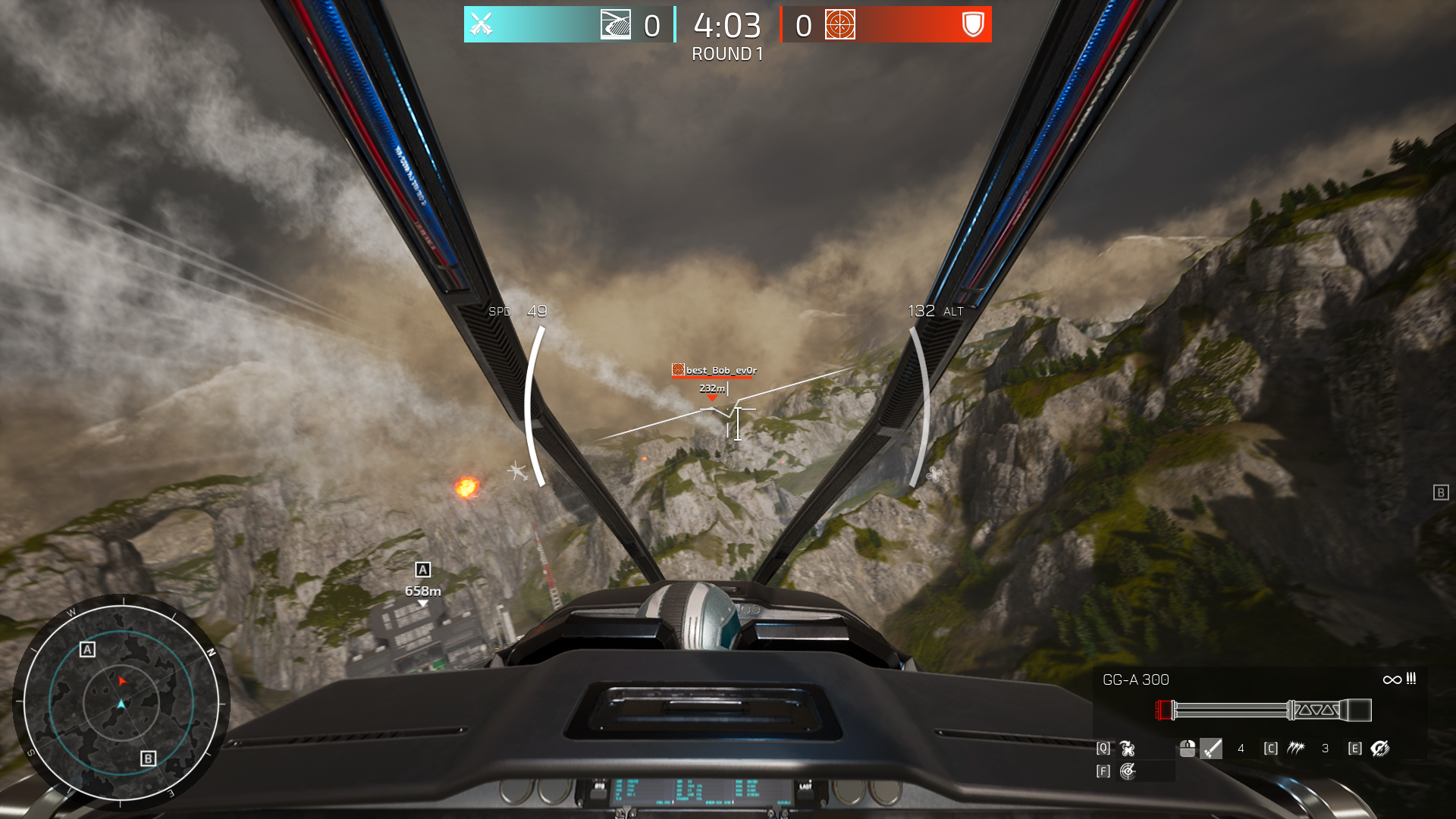This screenshot has height=819, width=1456.
Task: Click the helicopter icon on the blue team banner
Action: coord(616,24)
